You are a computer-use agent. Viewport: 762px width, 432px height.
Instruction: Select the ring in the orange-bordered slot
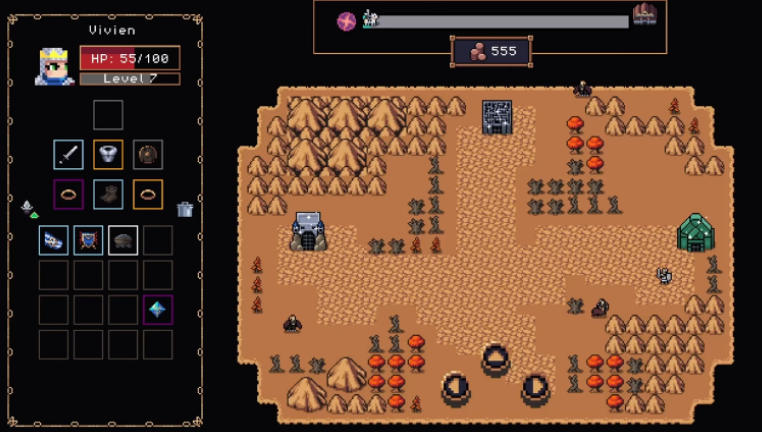(x=148, y=194)
